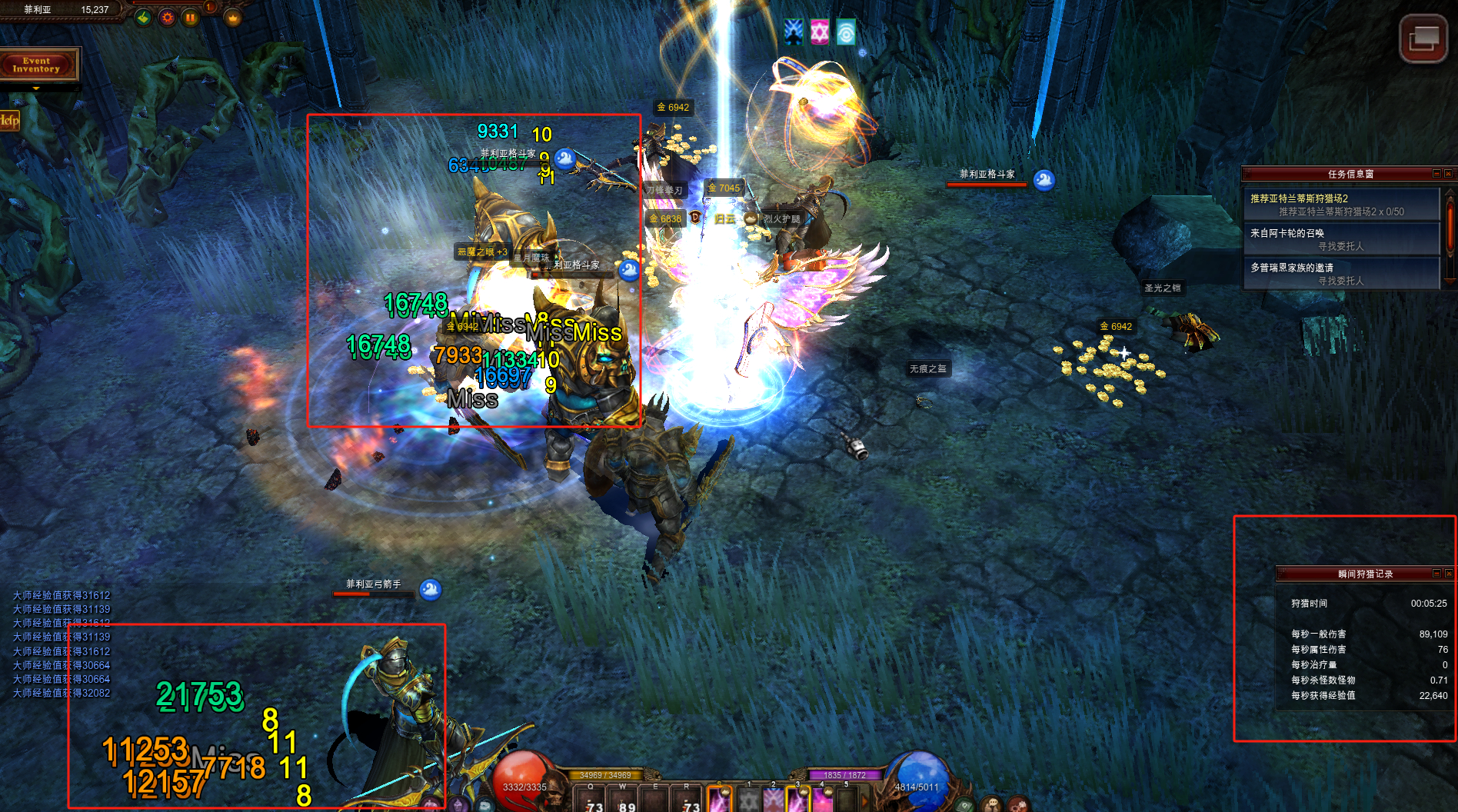Click the orange arrow beside skill bar
This screenshot has height=812, width=1458.
point(865,800)
